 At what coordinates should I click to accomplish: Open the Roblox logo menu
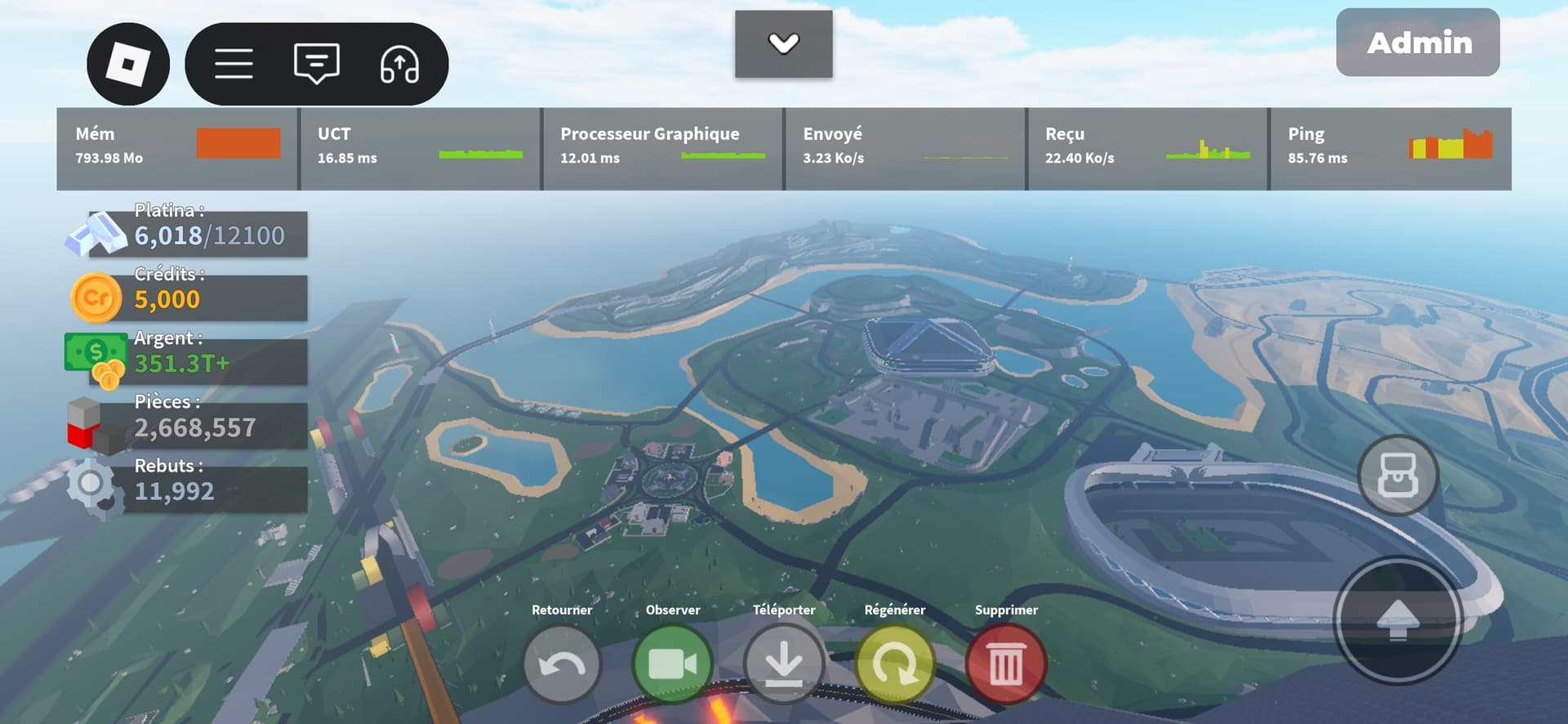(128, 64)
